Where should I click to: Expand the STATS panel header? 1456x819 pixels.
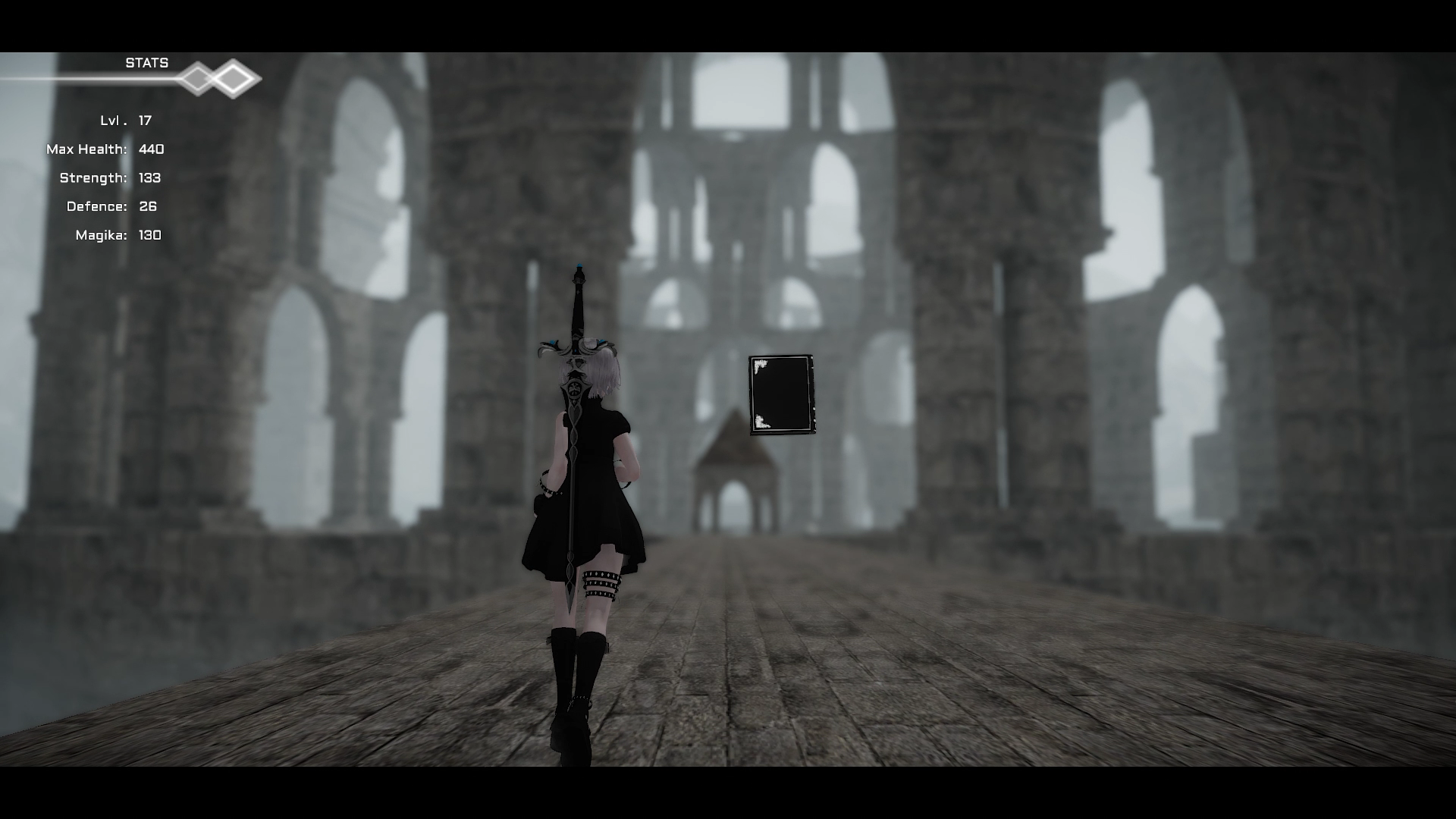pos(146,63)
